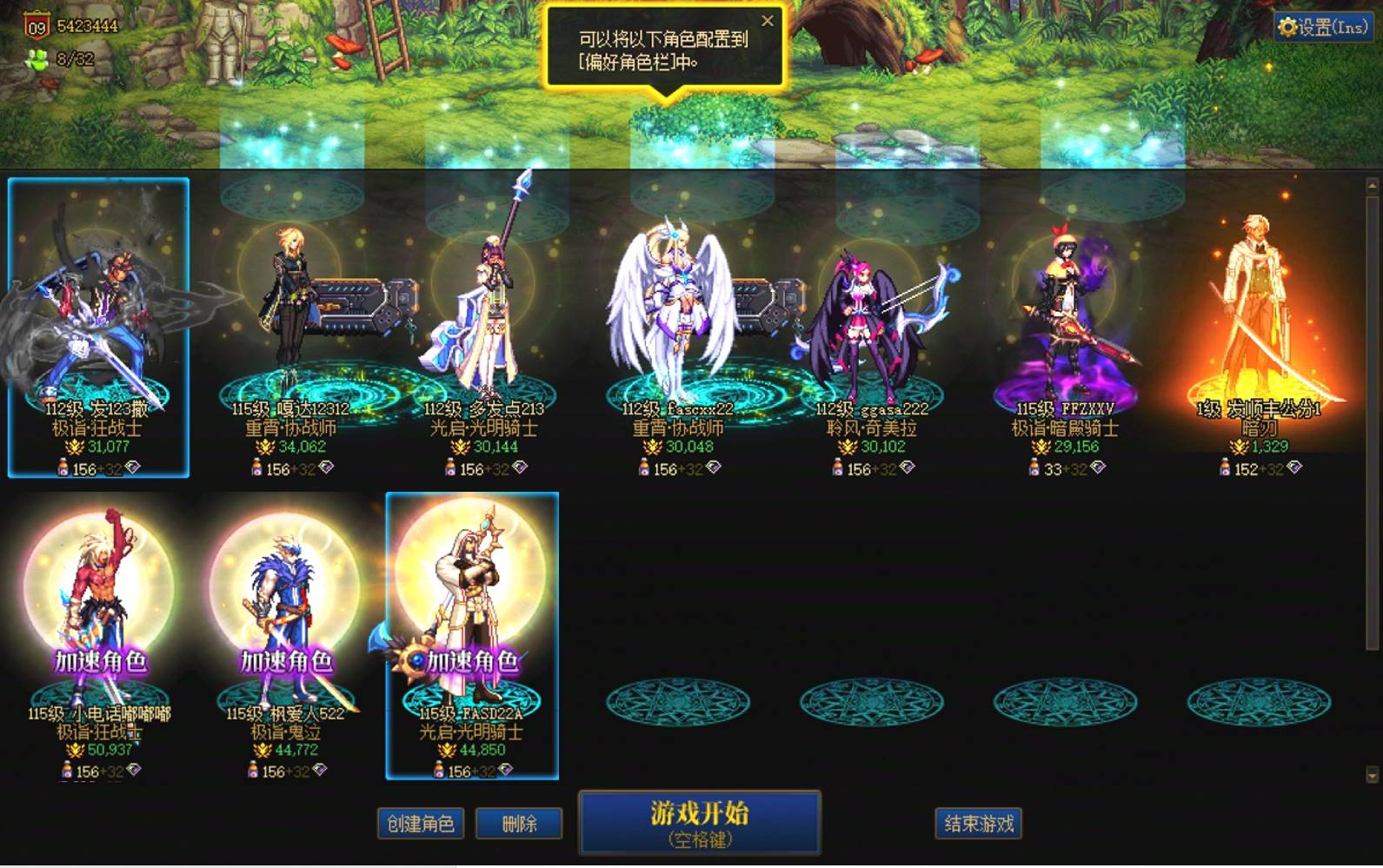
Task: Click the 加速角色 badge on FASD22A
Action: [474, 663]
